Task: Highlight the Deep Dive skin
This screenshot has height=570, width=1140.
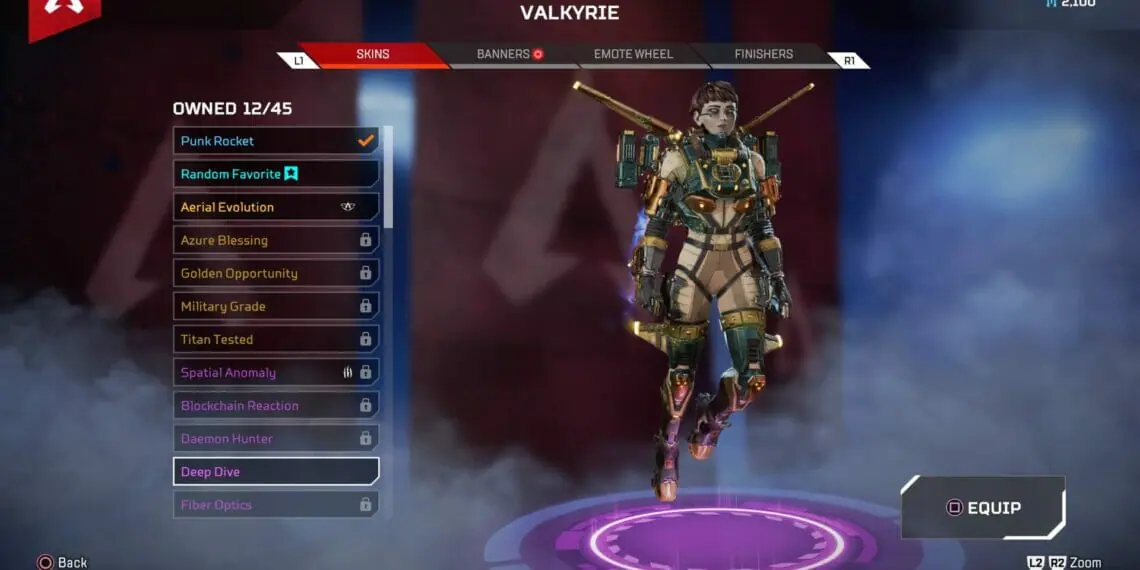Action: click(x=276, y=471)
